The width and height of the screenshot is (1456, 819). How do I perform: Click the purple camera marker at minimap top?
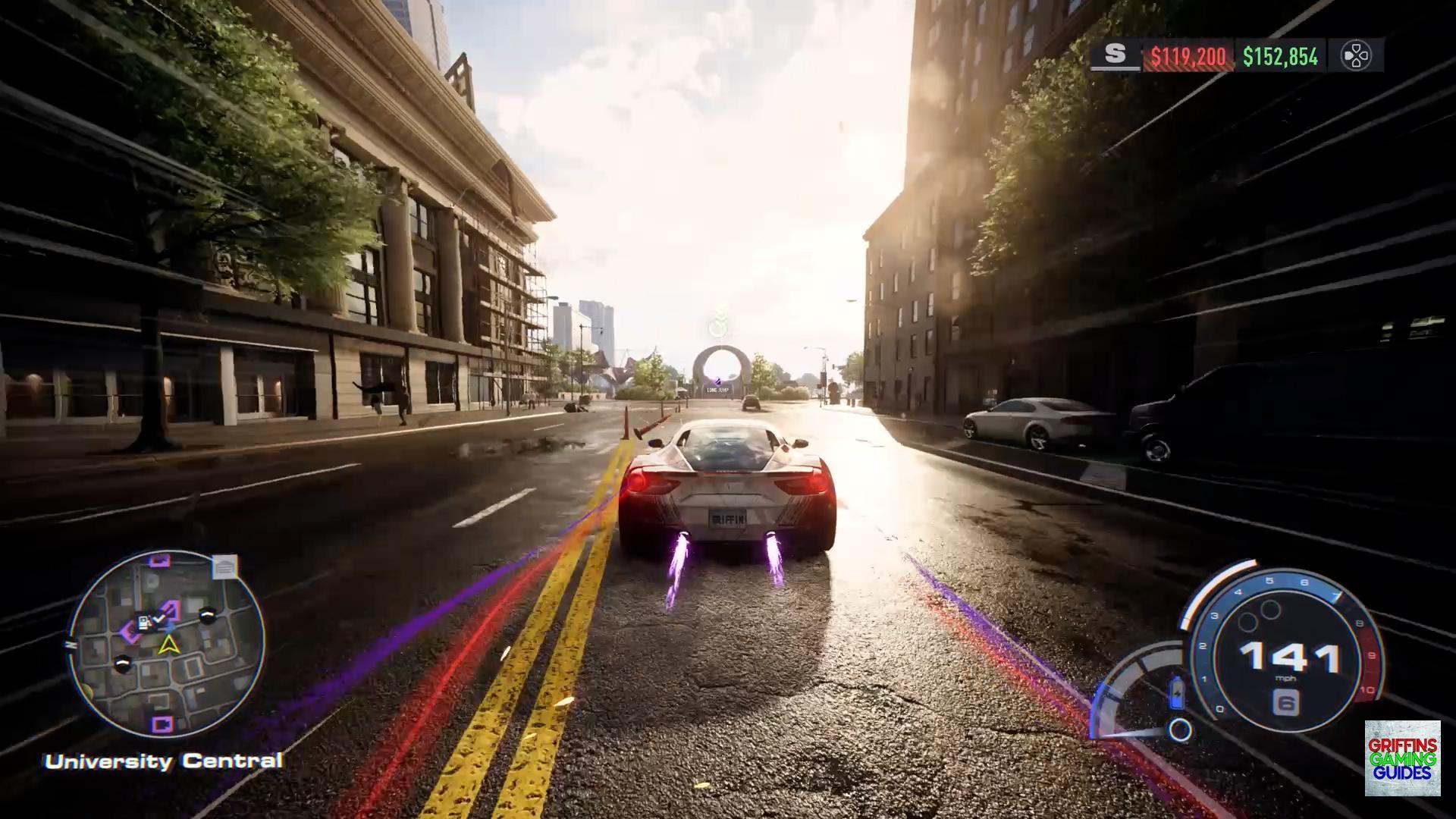click(x=159, y=561)
